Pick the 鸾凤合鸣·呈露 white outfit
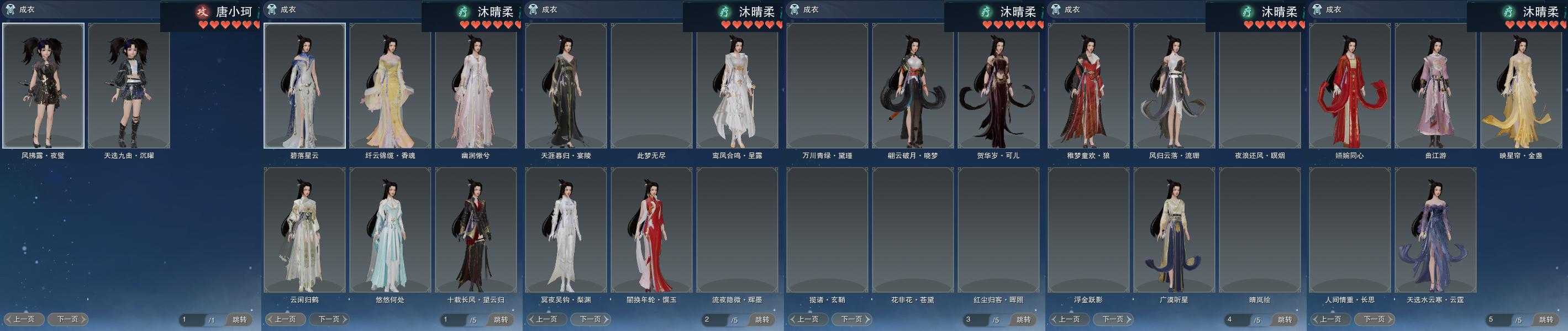This screenshot has height=331, width=1568. (736, 86)
